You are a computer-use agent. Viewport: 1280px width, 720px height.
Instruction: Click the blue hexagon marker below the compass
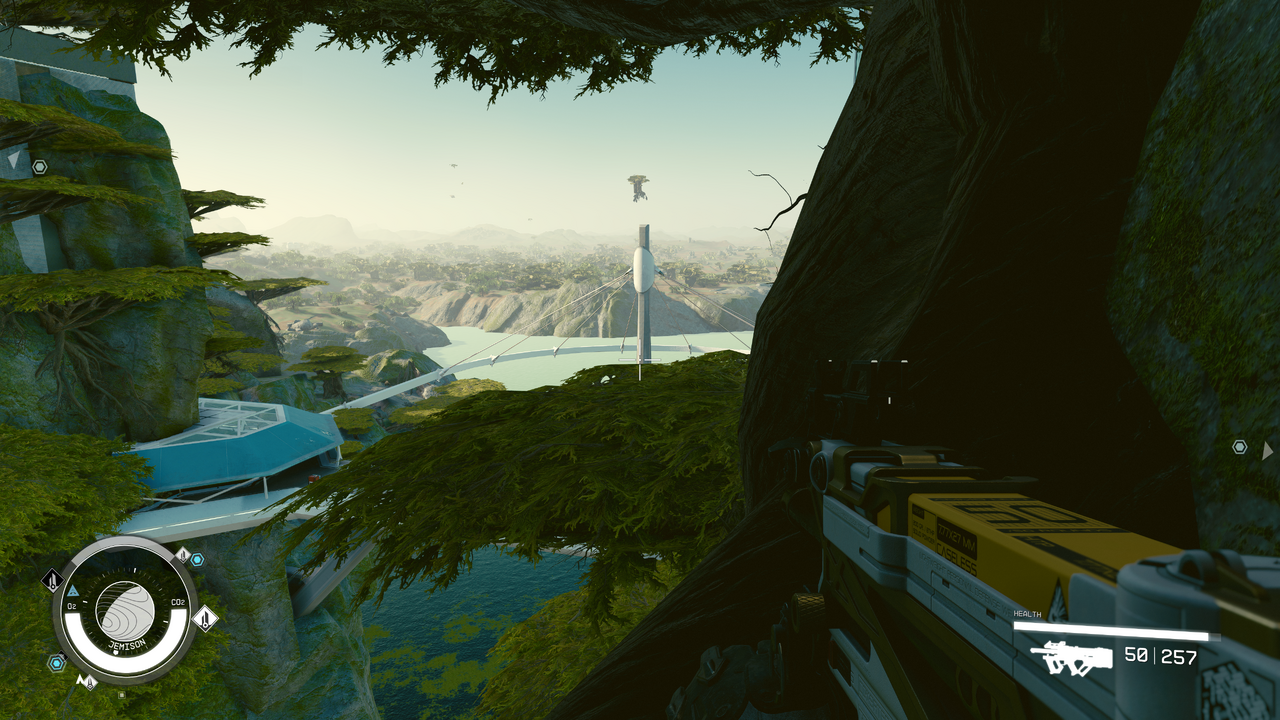56,663
